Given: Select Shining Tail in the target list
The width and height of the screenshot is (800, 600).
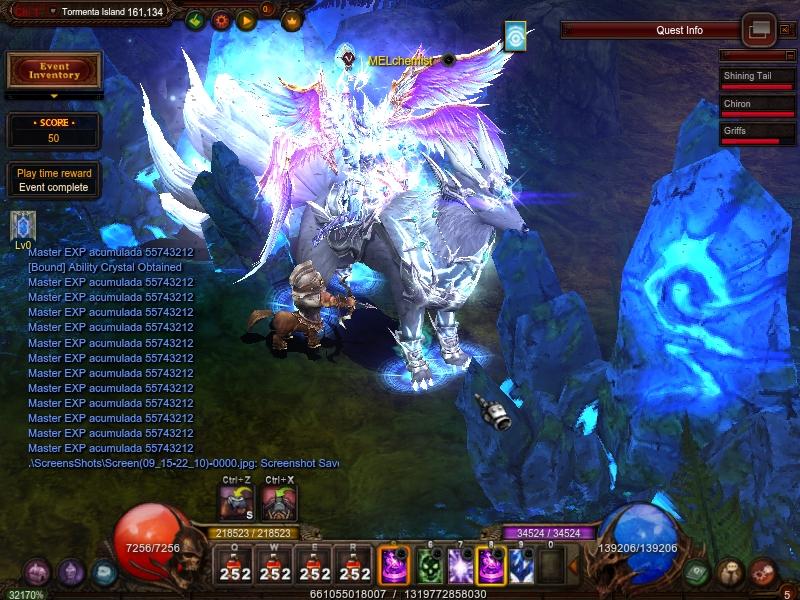Looking at the screenshot, I should tap(751, 78).
